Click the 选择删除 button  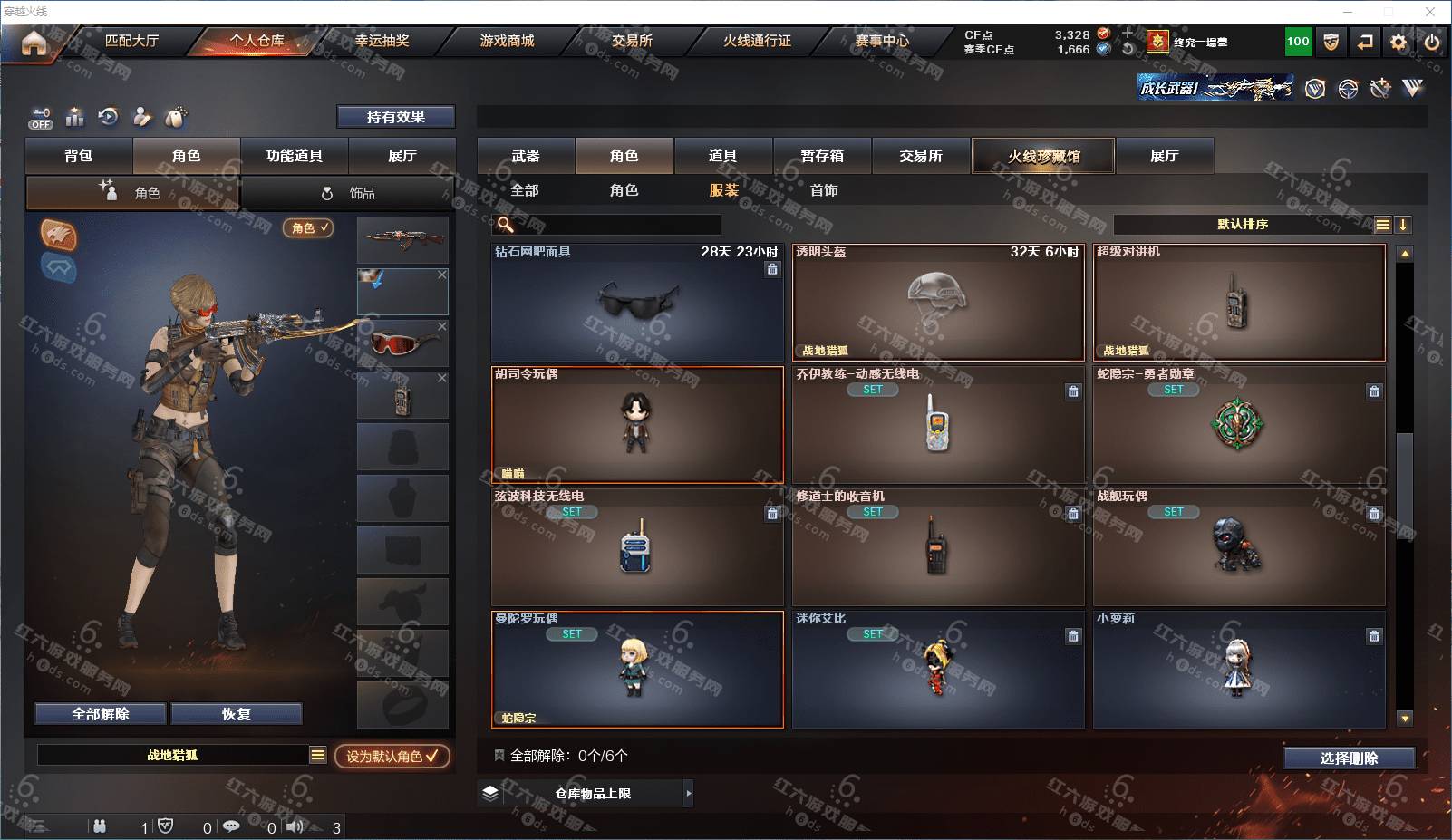[1349, 758]
